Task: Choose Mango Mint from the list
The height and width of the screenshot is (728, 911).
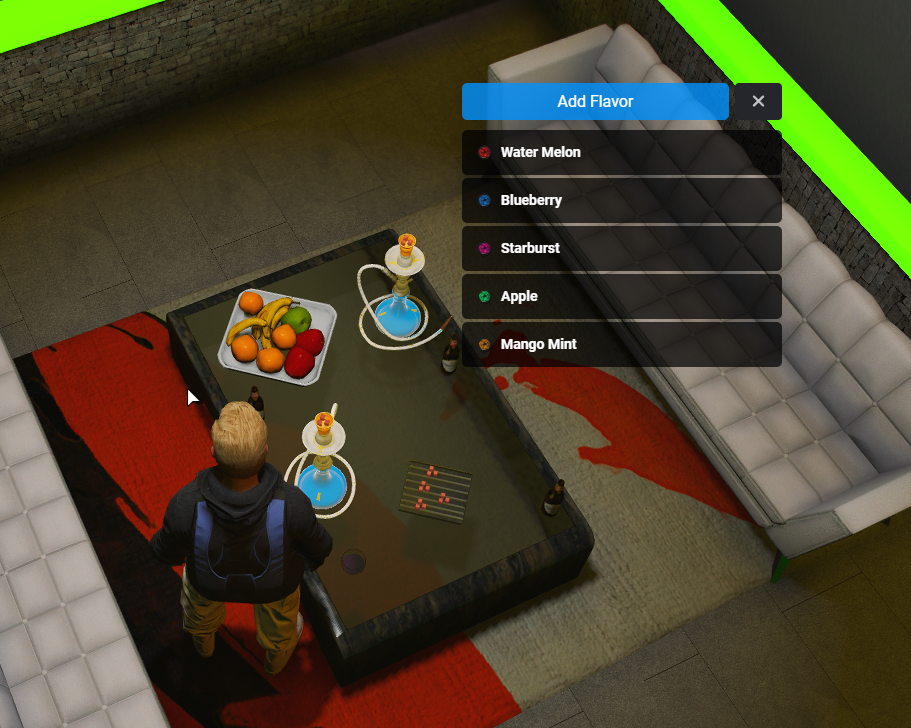Action: click(621, 344)
